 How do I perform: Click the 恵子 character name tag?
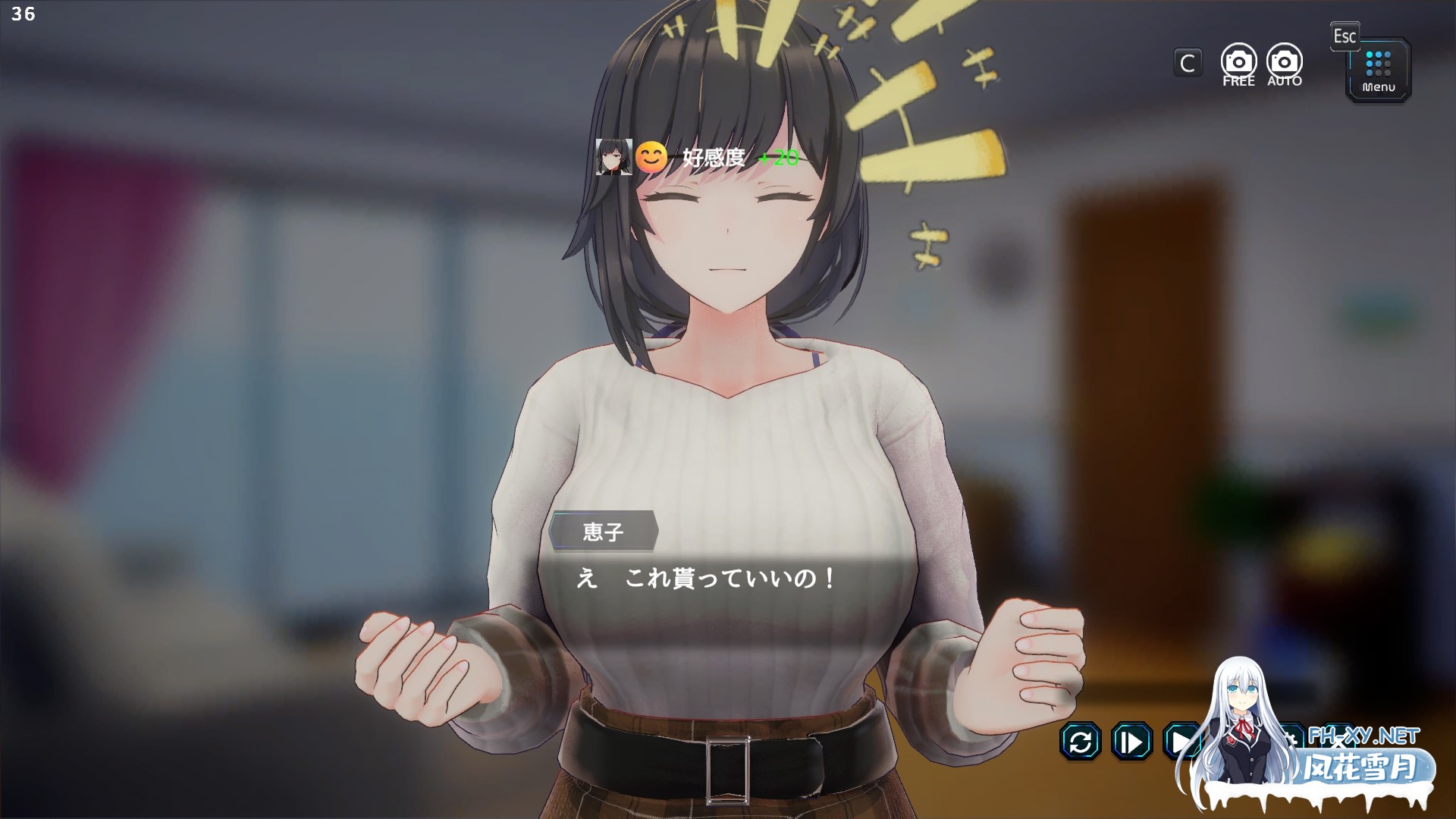[x=603, y=533]
